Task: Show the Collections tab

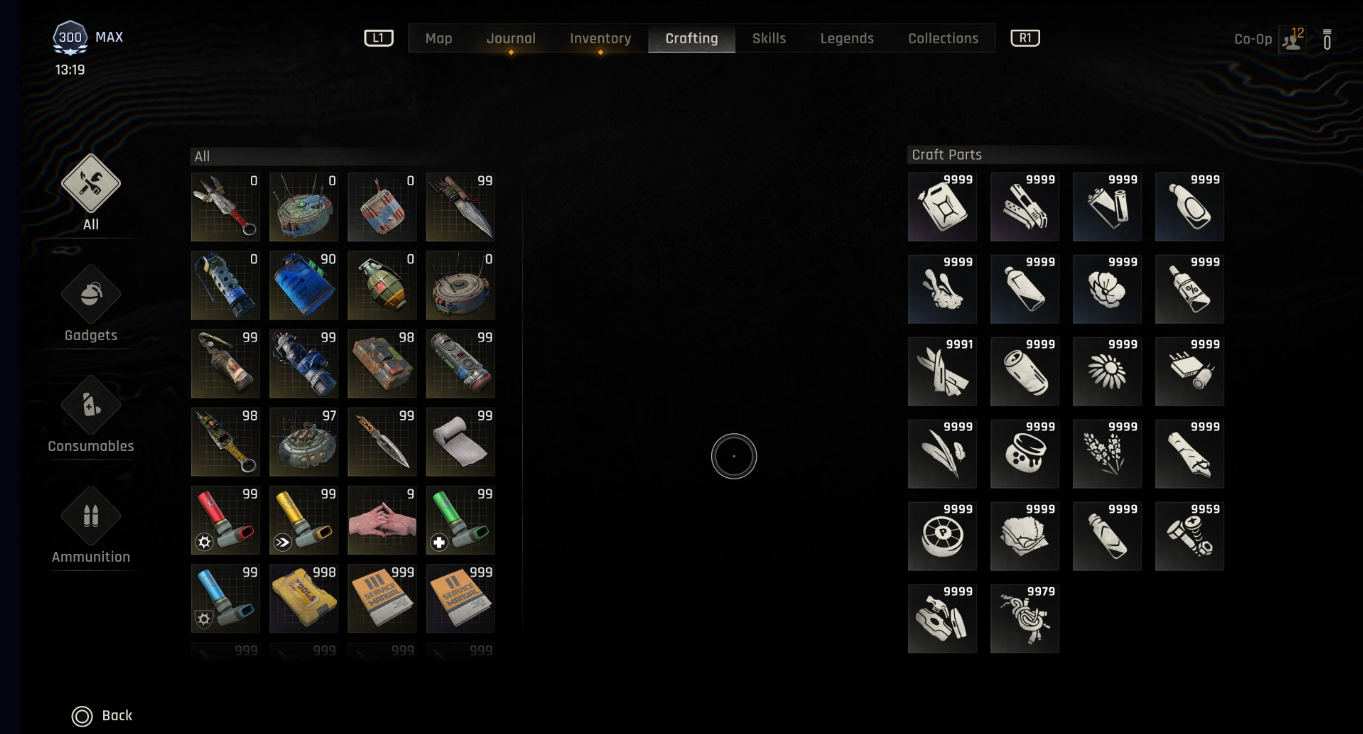Action: coord(943,38)
